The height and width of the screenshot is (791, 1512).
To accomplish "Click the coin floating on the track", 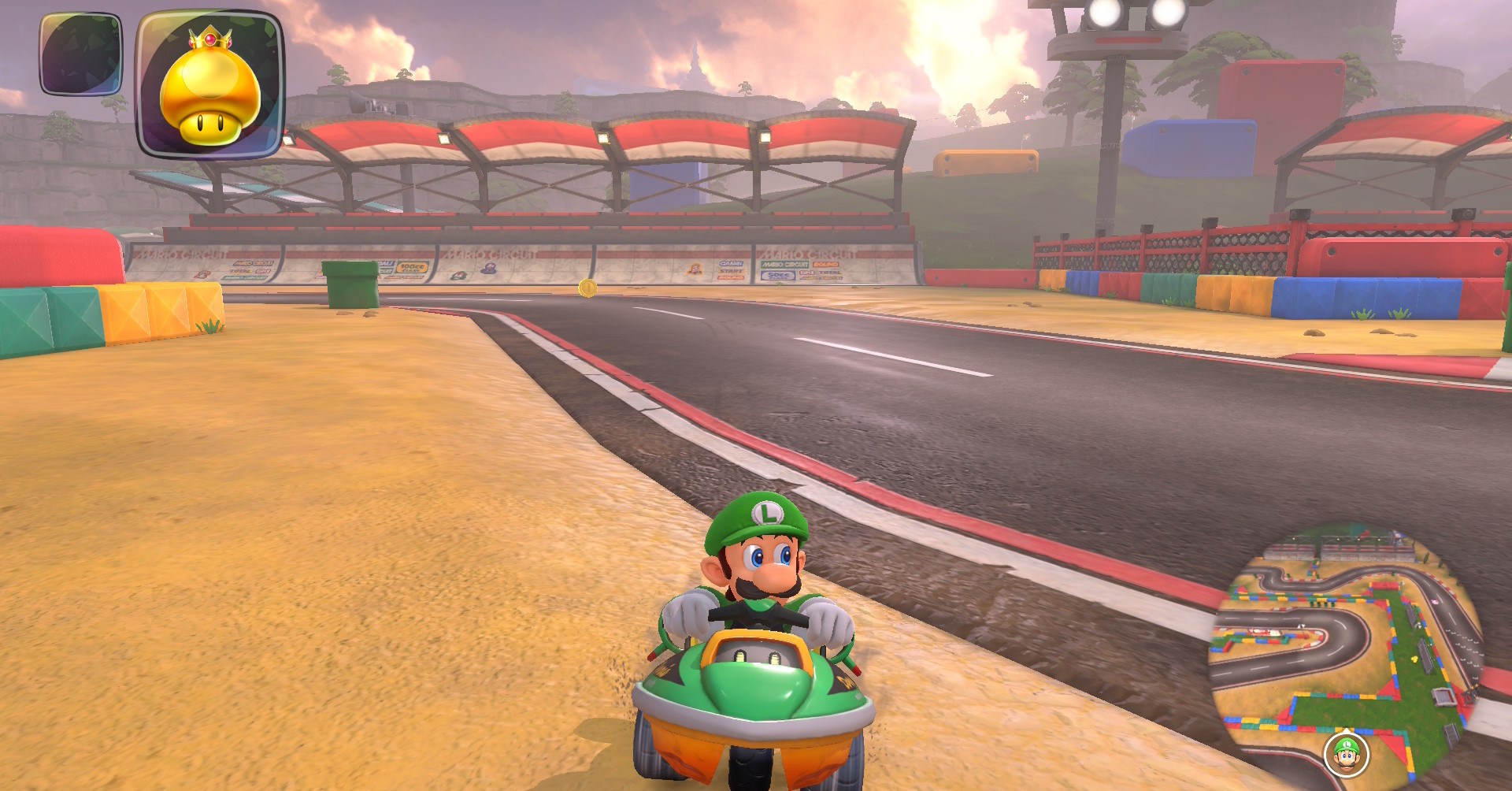I will [587, 290].
